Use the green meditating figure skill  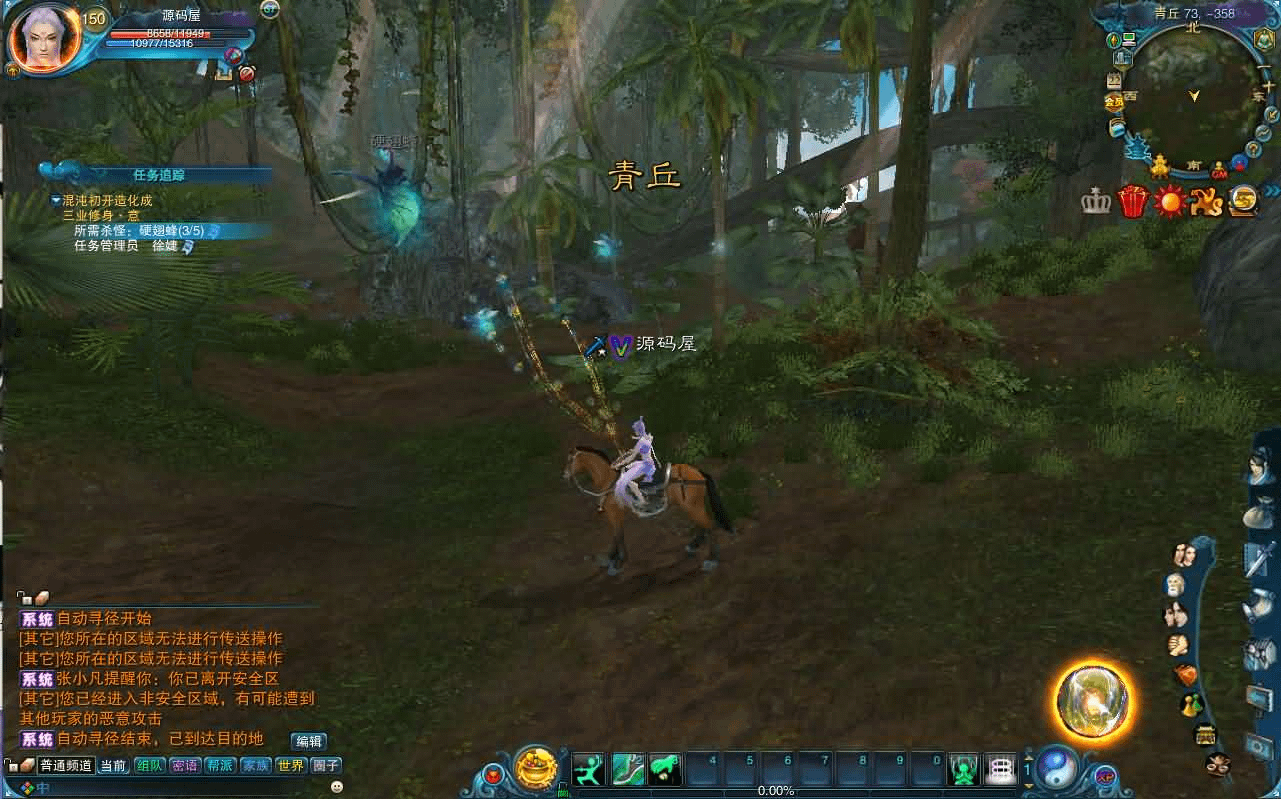[963, 769]
